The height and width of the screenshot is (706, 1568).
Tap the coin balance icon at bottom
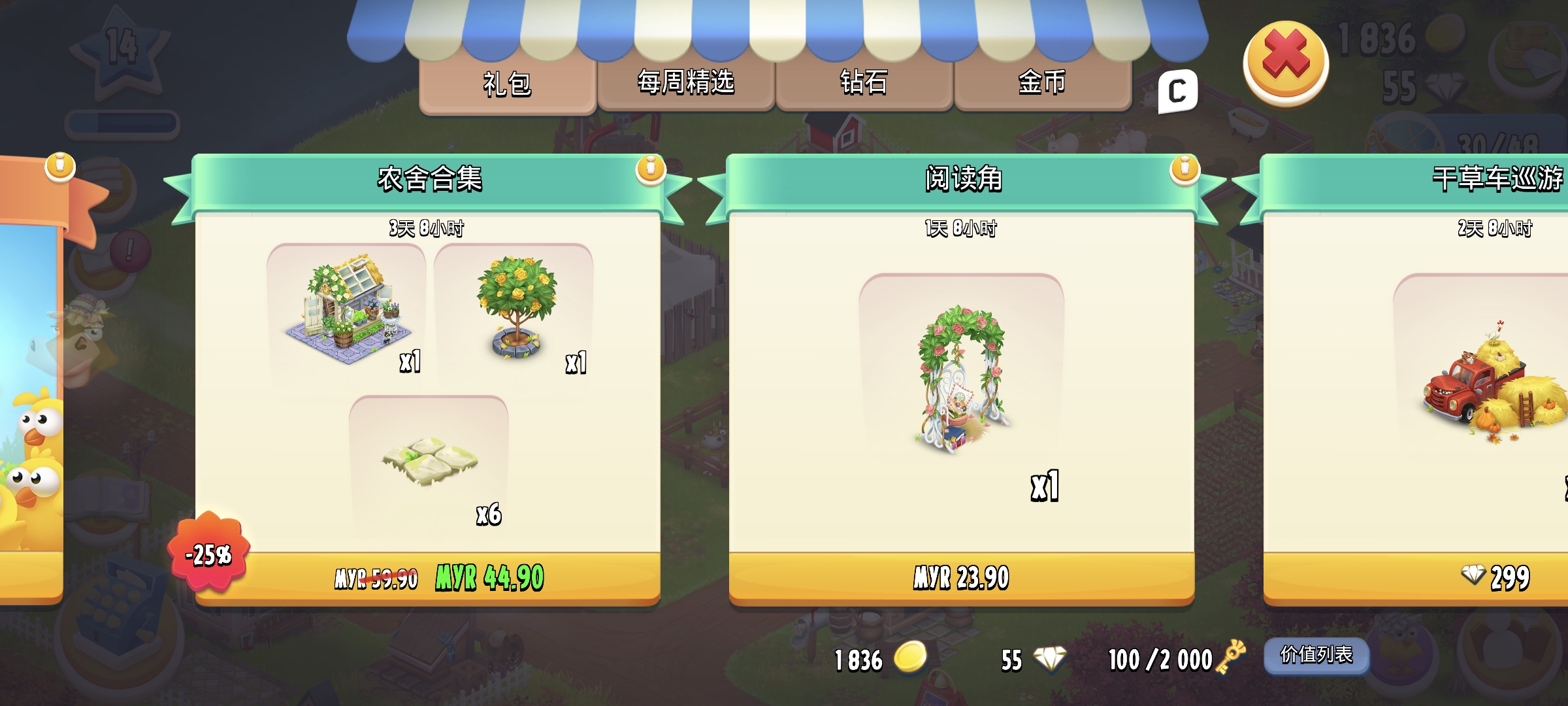[909, 660]
